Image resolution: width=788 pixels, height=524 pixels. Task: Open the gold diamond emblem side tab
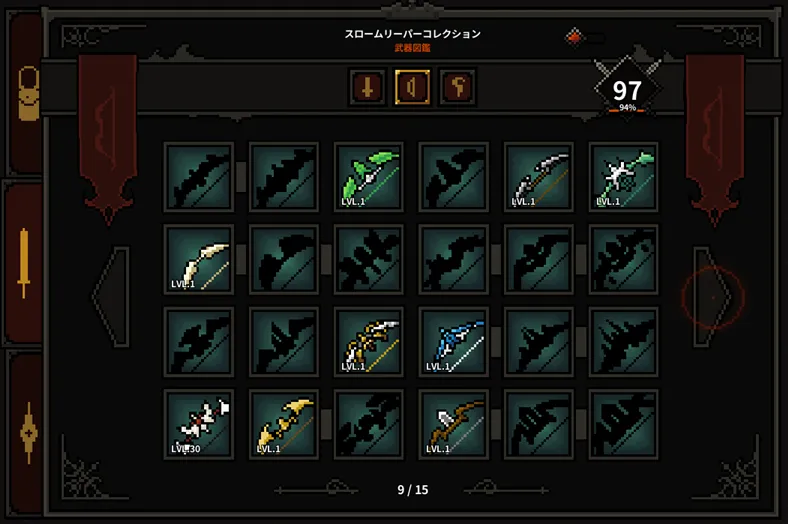point(28,432)
